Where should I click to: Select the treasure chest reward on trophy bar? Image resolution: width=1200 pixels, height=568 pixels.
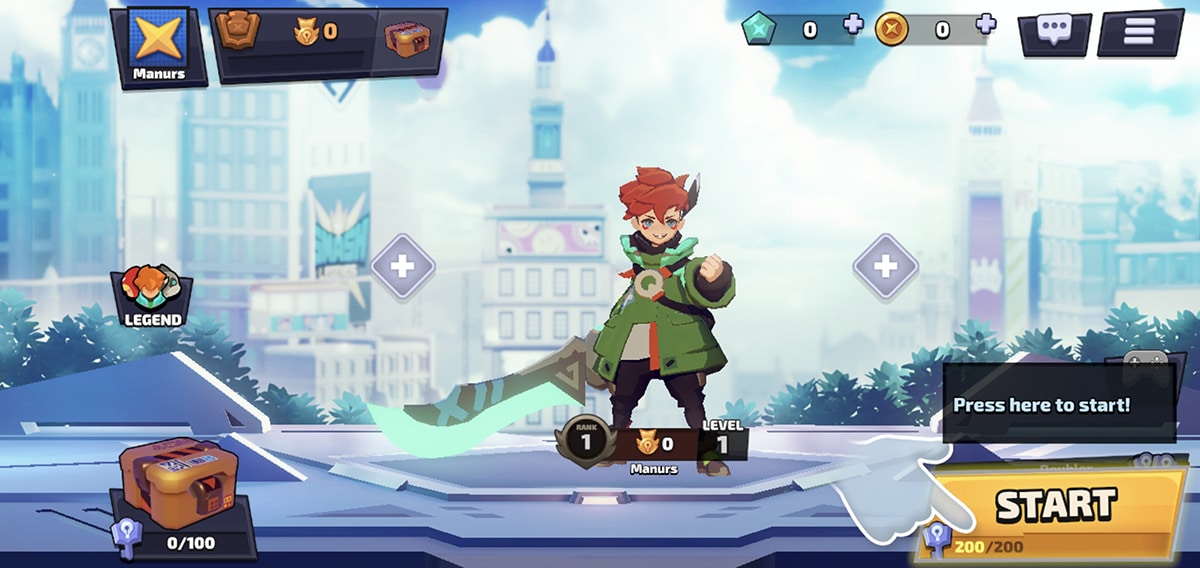click(x=409, y=40)
